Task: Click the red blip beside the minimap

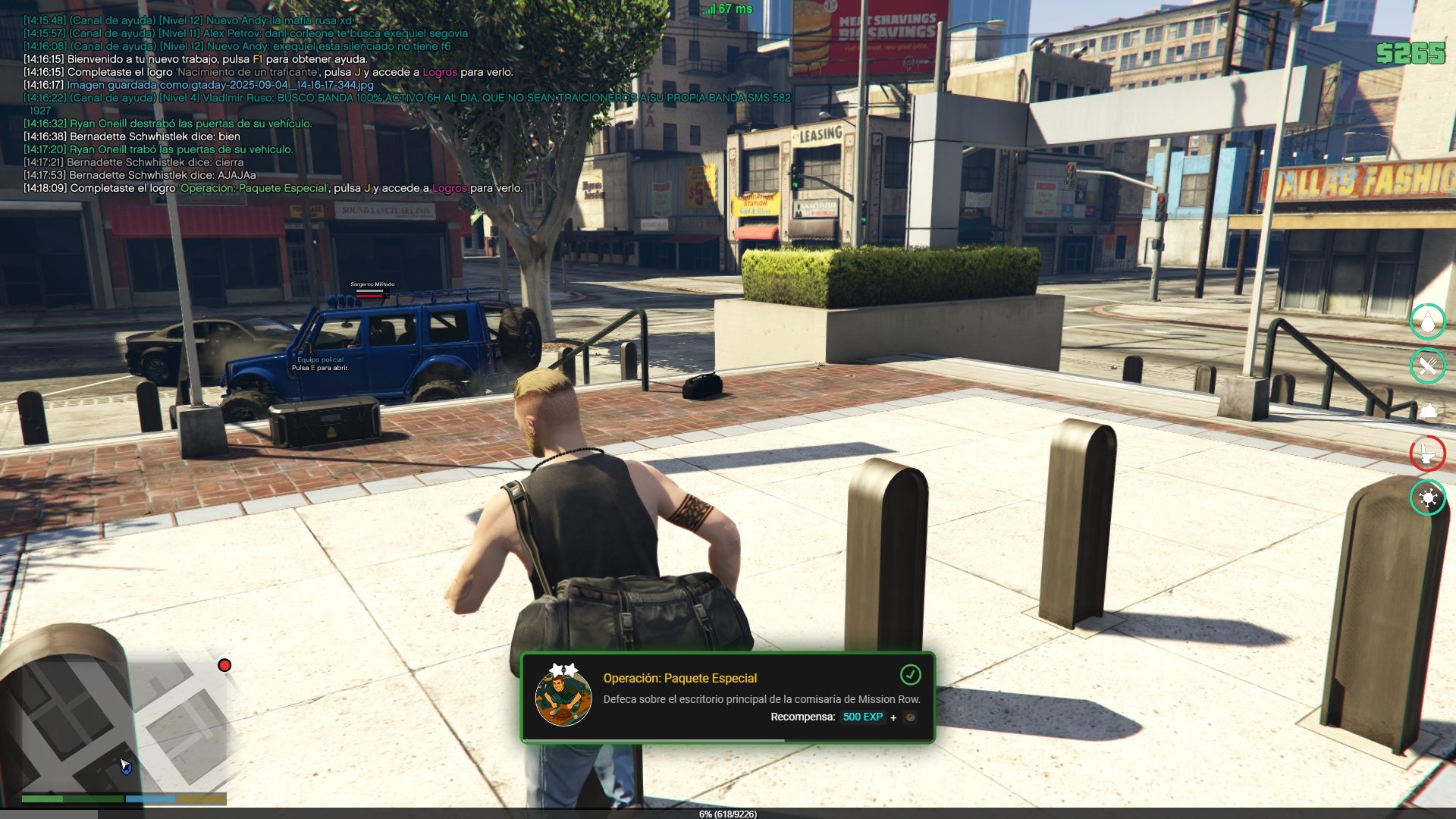Action: click(224, 665)
